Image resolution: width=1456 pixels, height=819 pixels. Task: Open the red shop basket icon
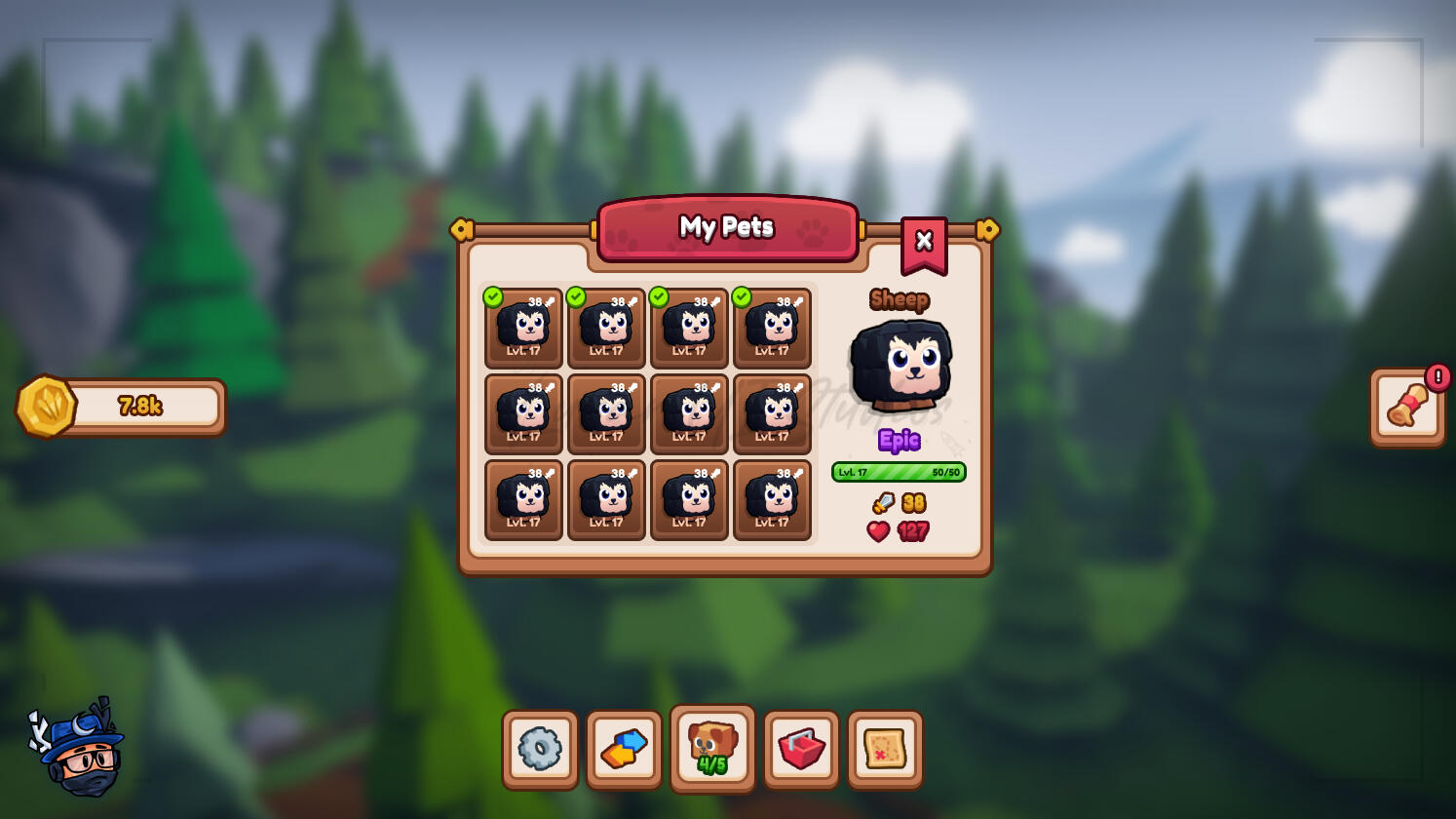pyautogui.click(x=801, y=748)
